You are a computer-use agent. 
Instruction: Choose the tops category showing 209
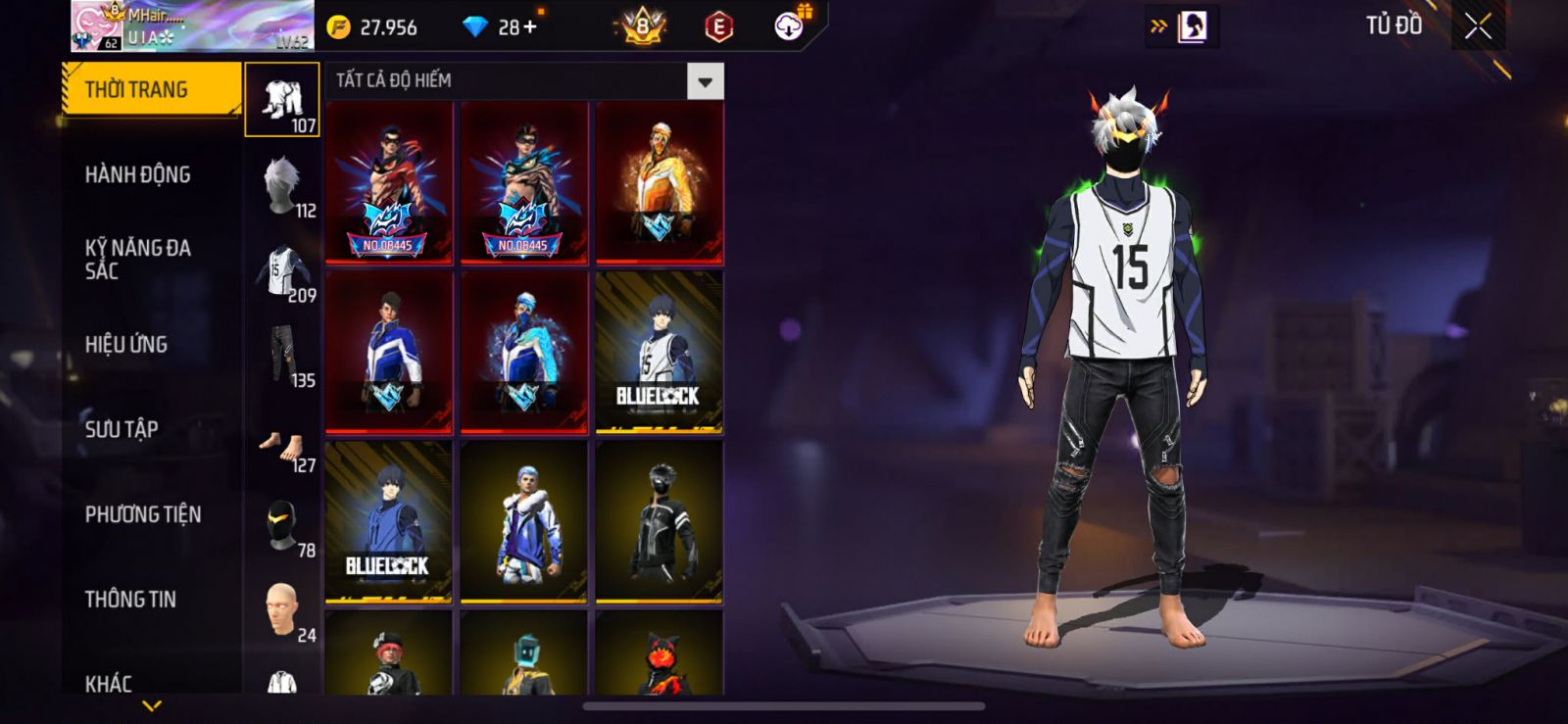coord(282,270)
